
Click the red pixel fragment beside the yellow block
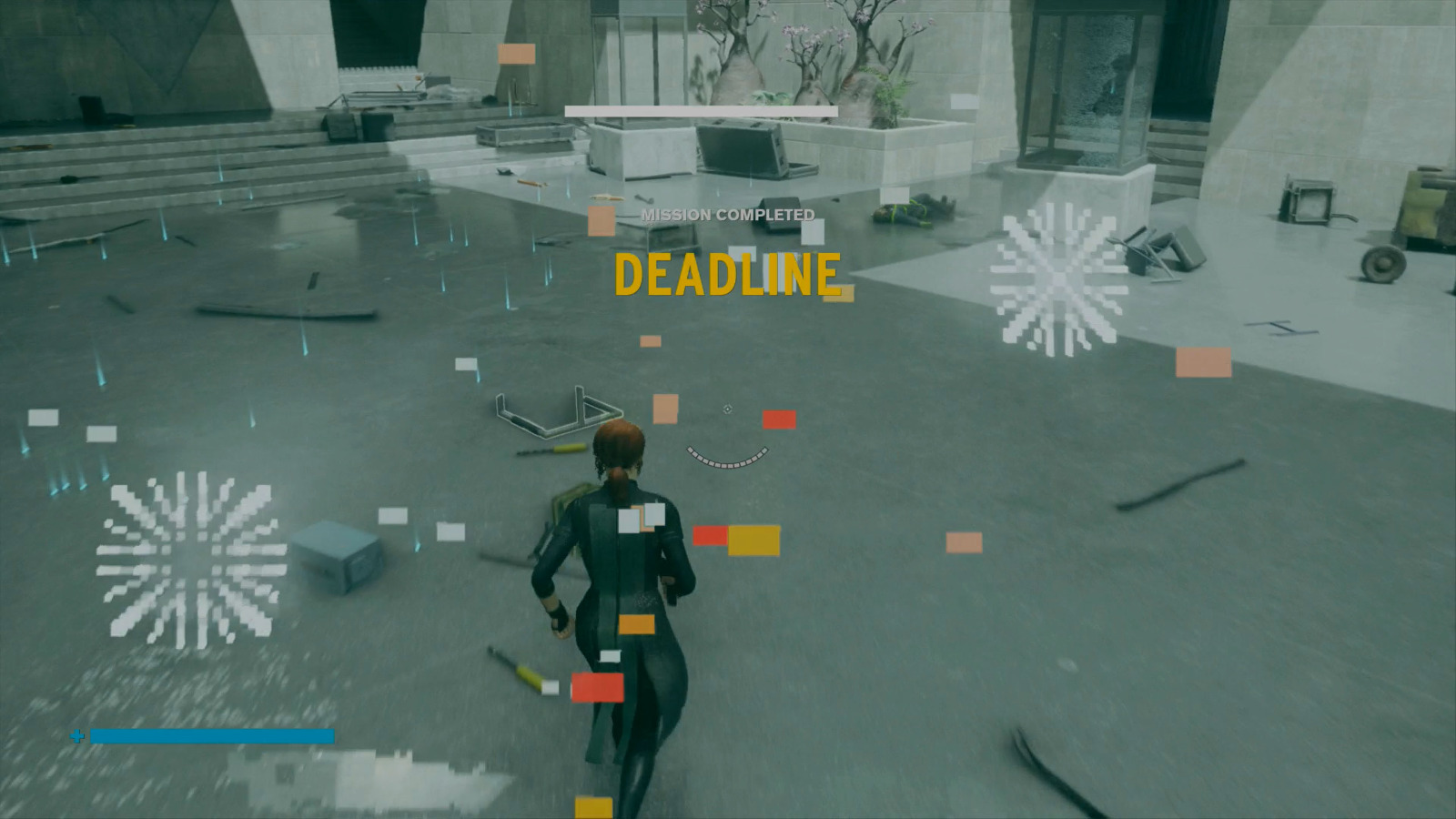click(711, 535)
